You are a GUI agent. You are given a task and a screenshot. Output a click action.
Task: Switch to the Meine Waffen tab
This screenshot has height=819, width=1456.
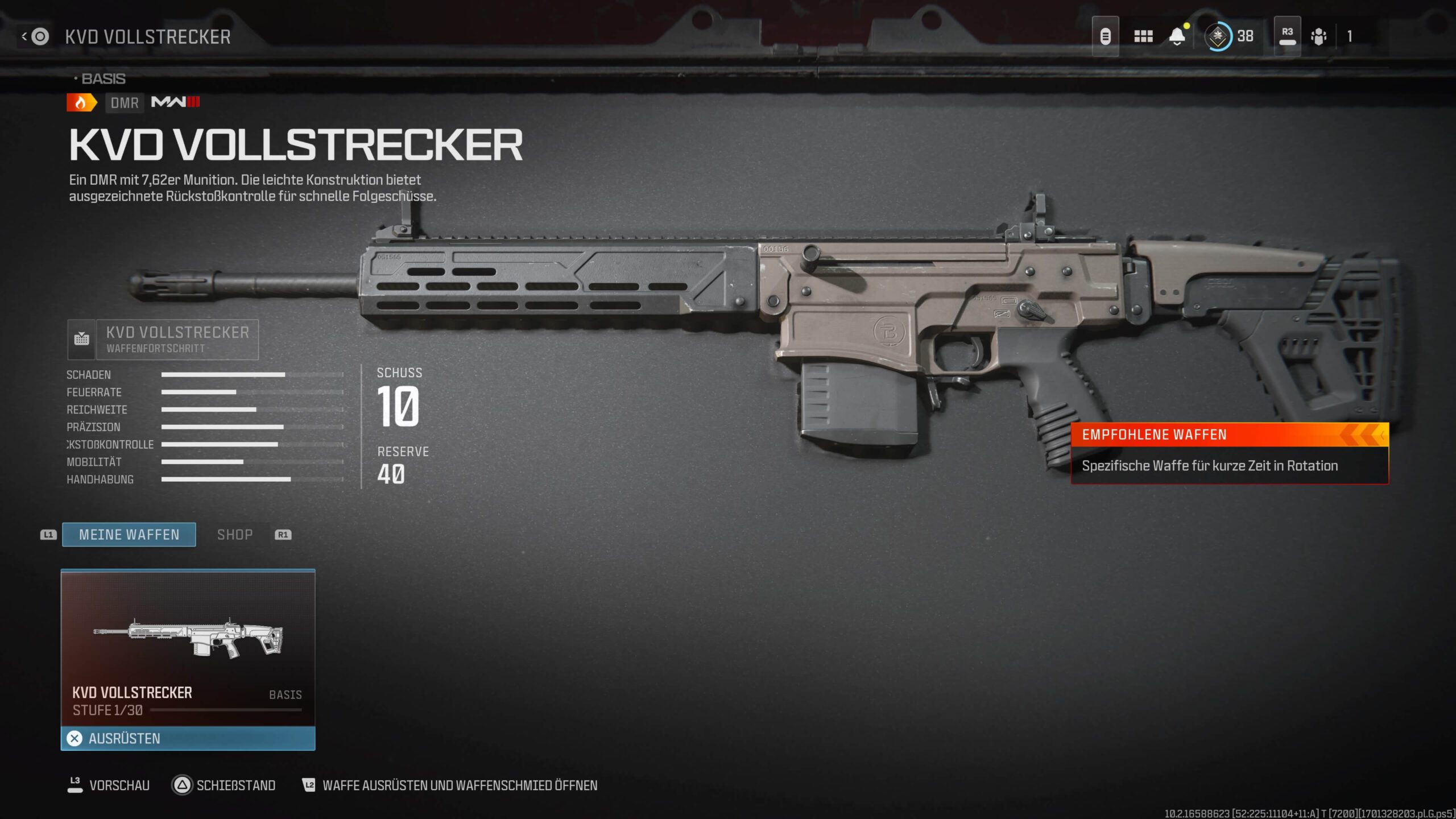point(129,535)
